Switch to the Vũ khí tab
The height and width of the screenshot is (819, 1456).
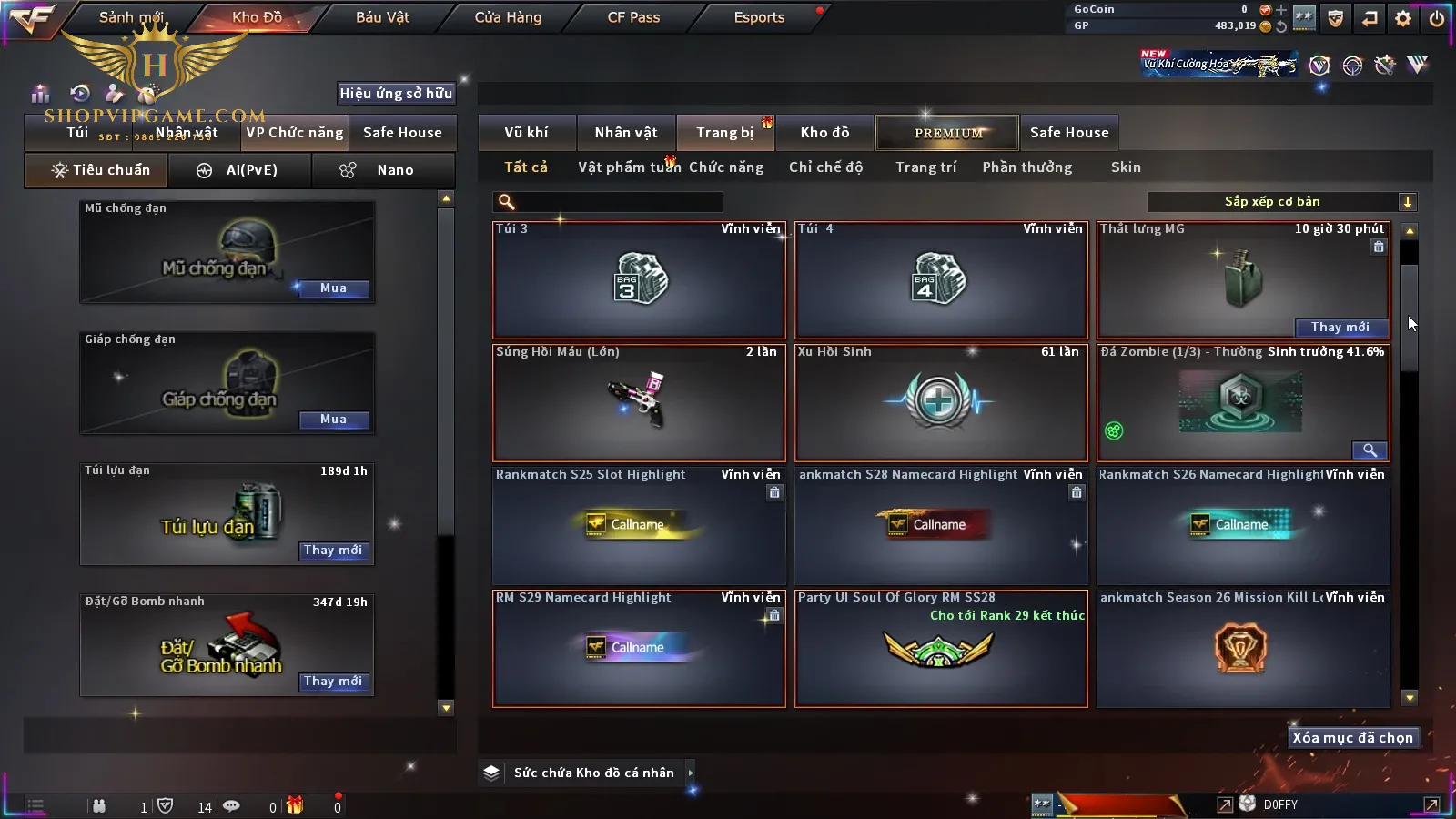[x=526, y=133]
